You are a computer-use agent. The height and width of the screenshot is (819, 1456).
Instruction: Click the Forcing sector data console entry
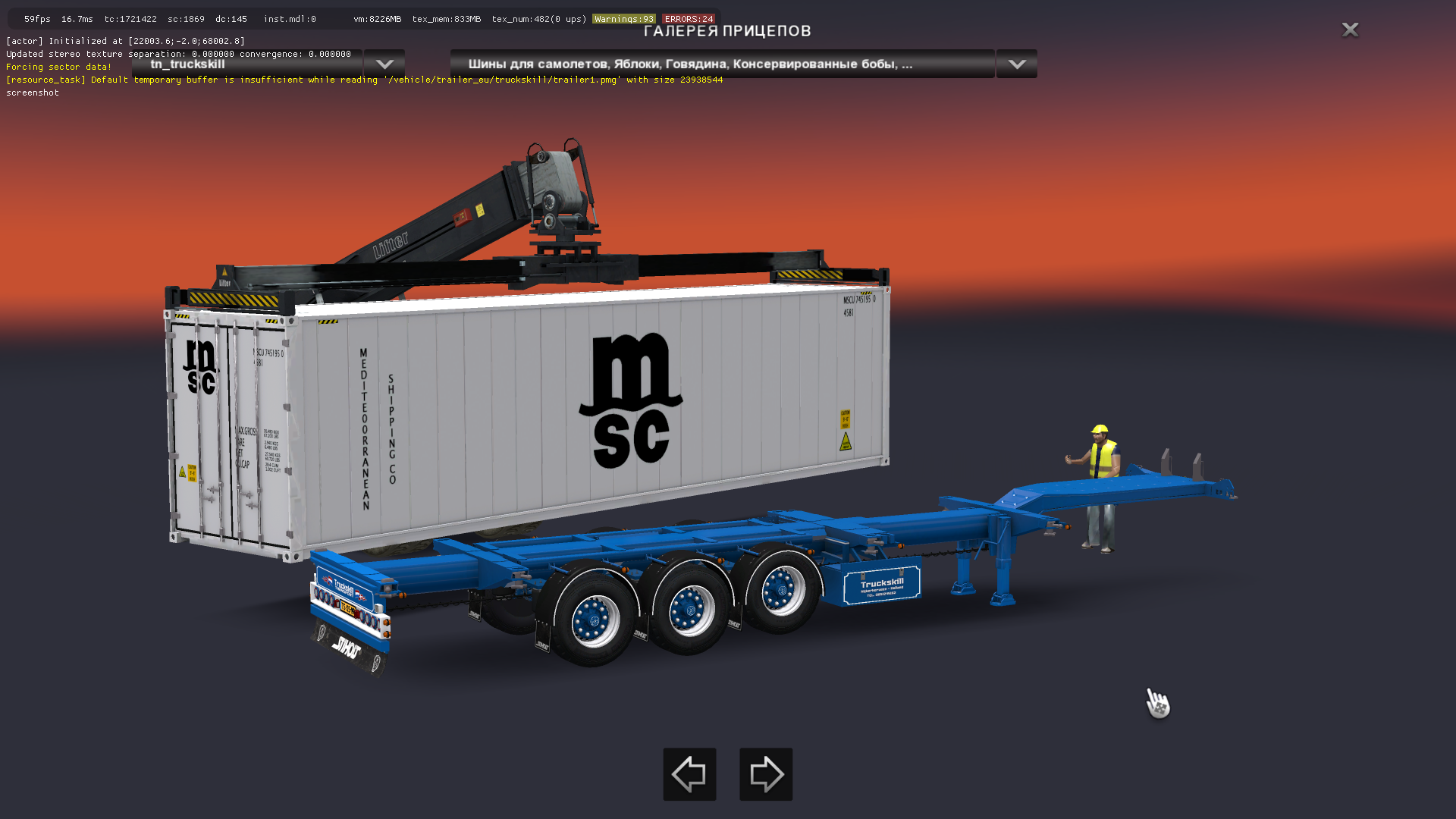pos(58,67)
